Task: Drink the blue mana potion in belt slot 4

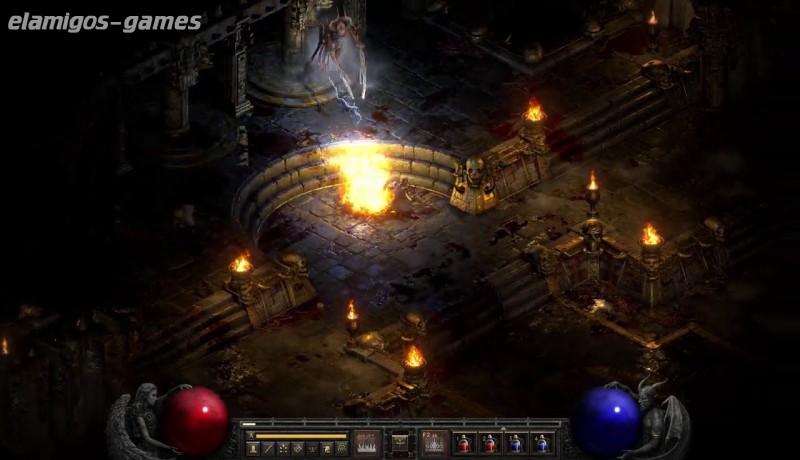Action: 542,443
